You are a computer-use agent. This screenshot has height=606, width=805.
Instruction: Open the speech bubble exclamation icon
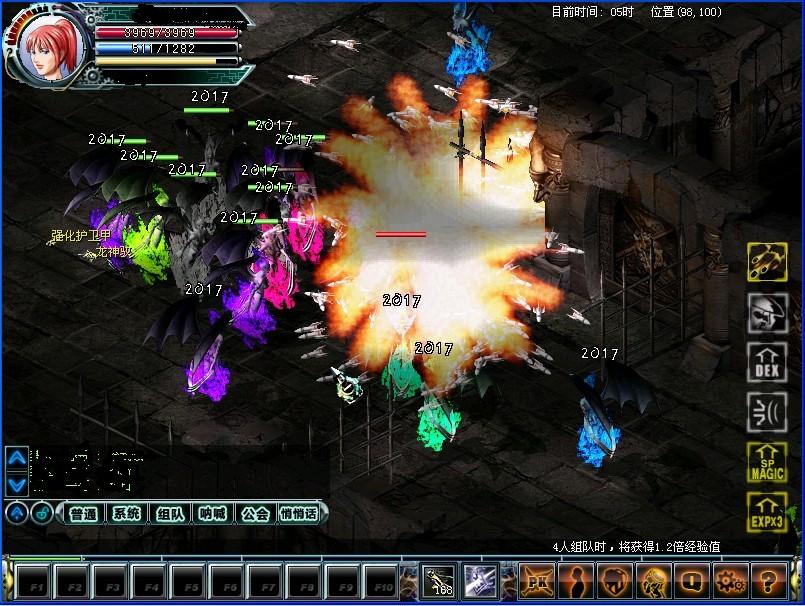pos(692,580)
